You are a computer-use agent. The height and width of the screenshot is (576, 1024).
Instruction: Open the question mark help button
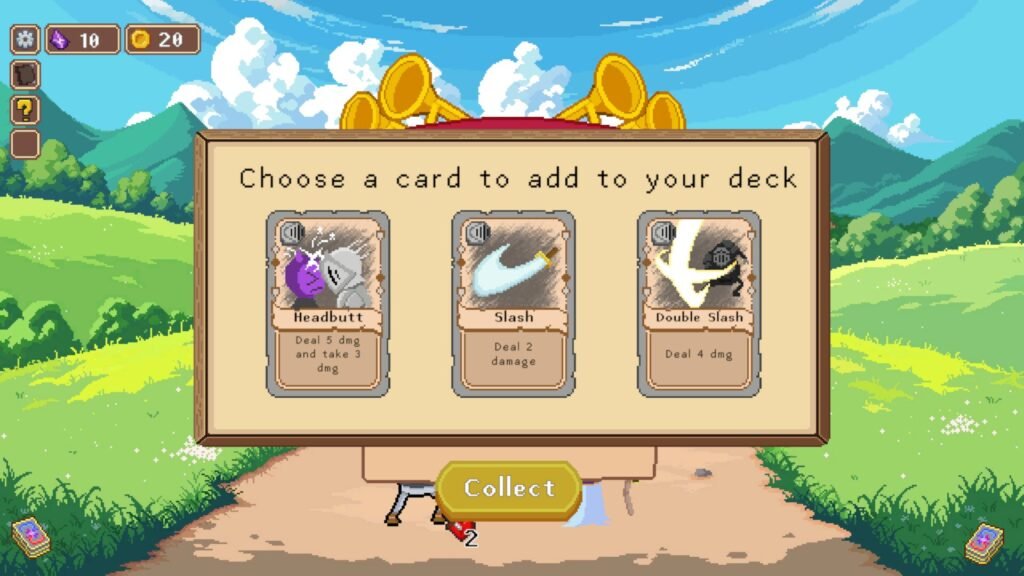(25, 109)
